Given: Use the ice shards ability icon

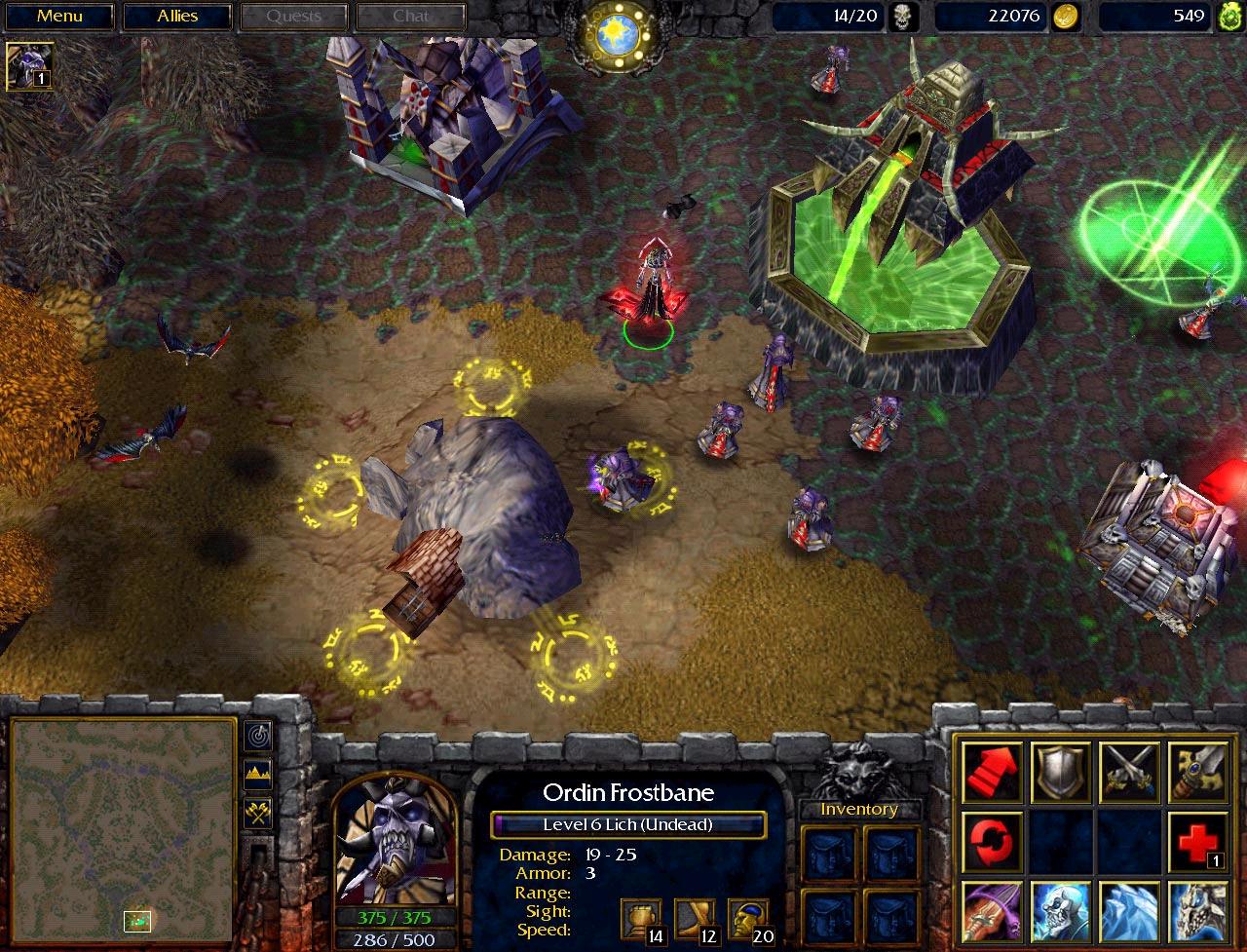Looking at the screenshot, I should pyautogui.click(x=1129, y=908).
